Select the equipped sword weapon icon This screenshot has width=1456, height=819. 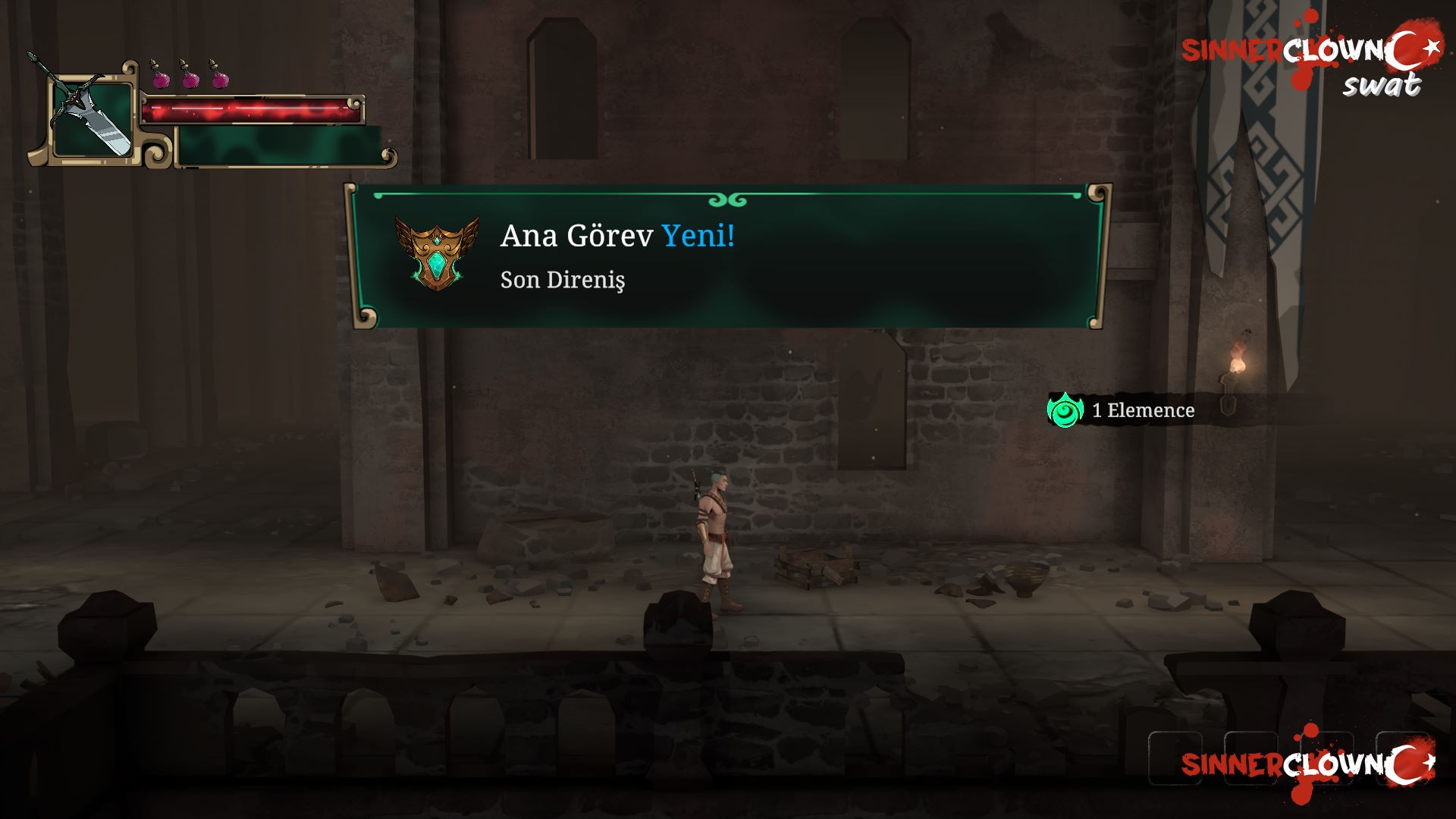tap(90, 115)
